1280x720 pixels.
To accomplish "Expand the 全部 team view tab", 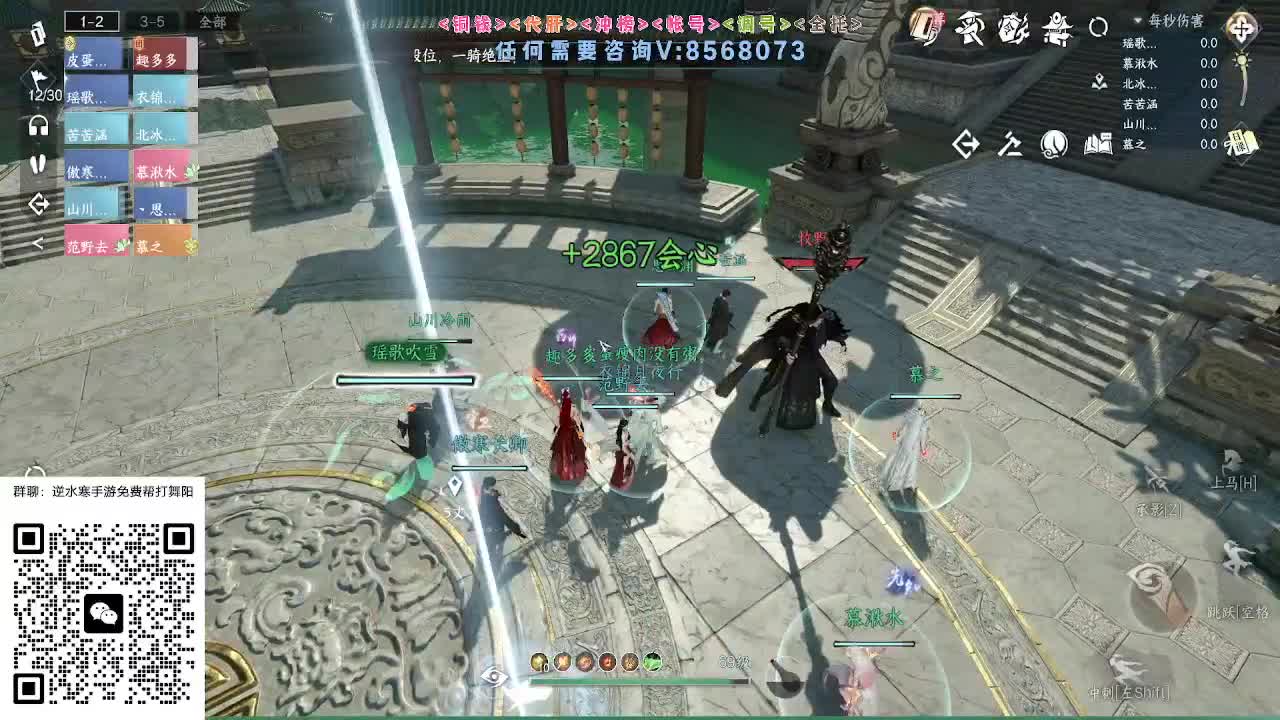I will pos(212,22).
